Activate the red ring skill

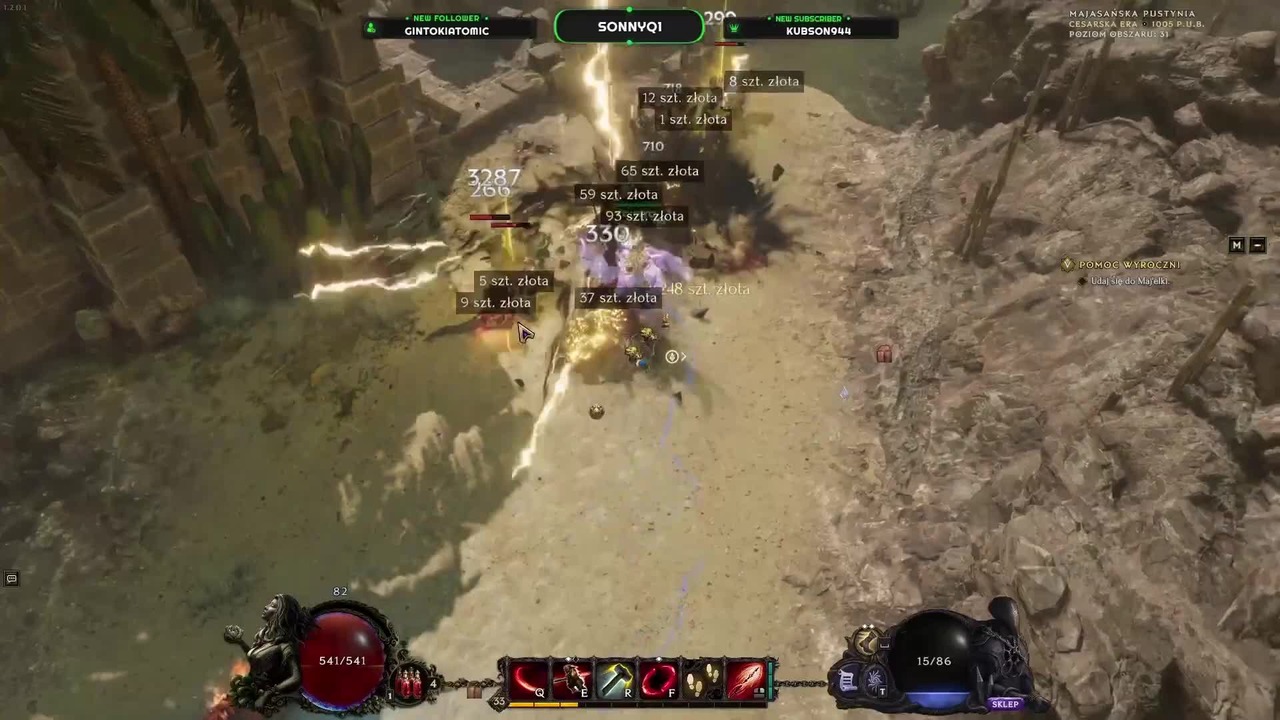click(x=658, y=680)
